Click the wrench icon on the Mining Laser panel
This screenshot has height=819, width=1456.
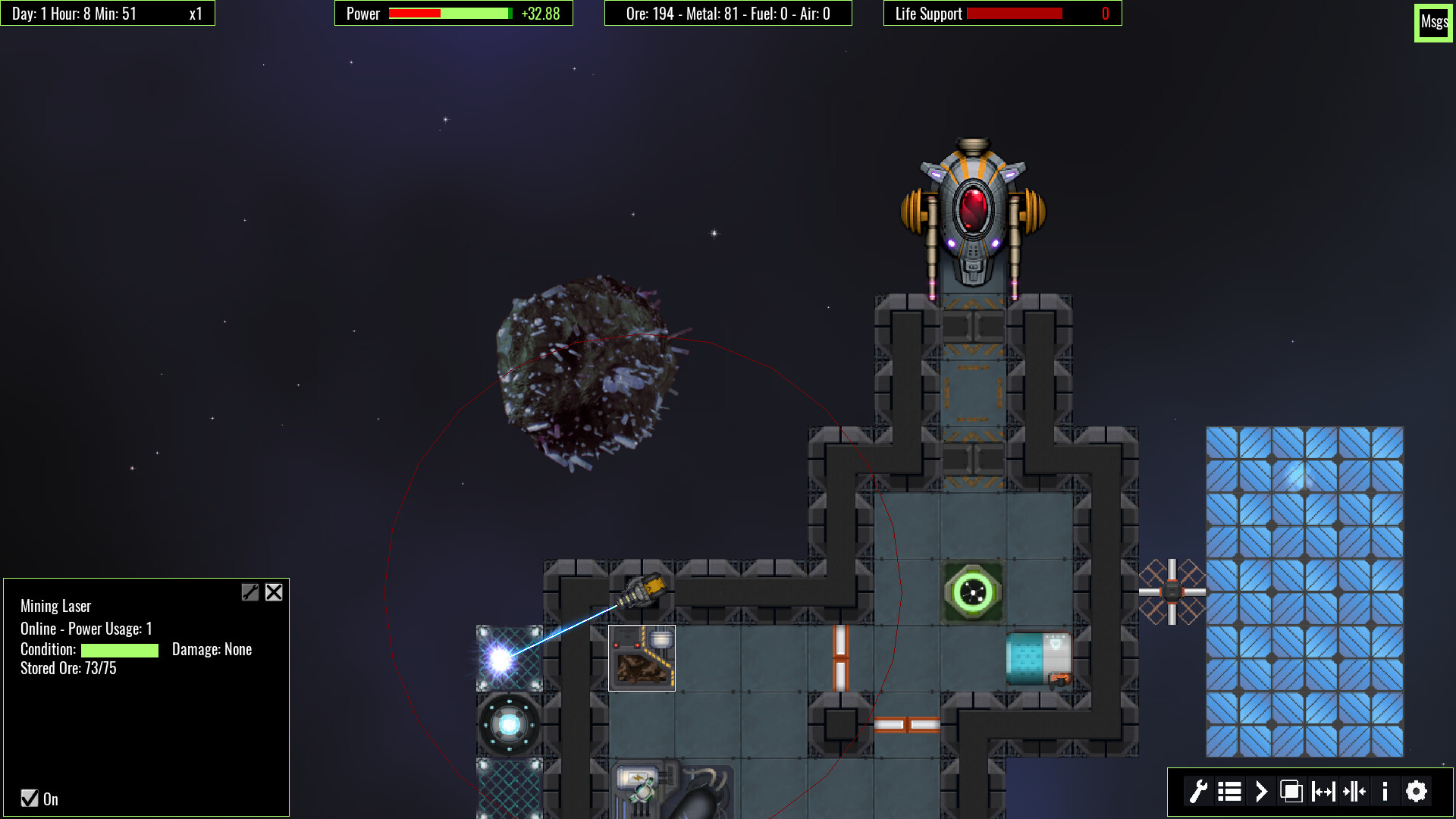tap(250, 592)
